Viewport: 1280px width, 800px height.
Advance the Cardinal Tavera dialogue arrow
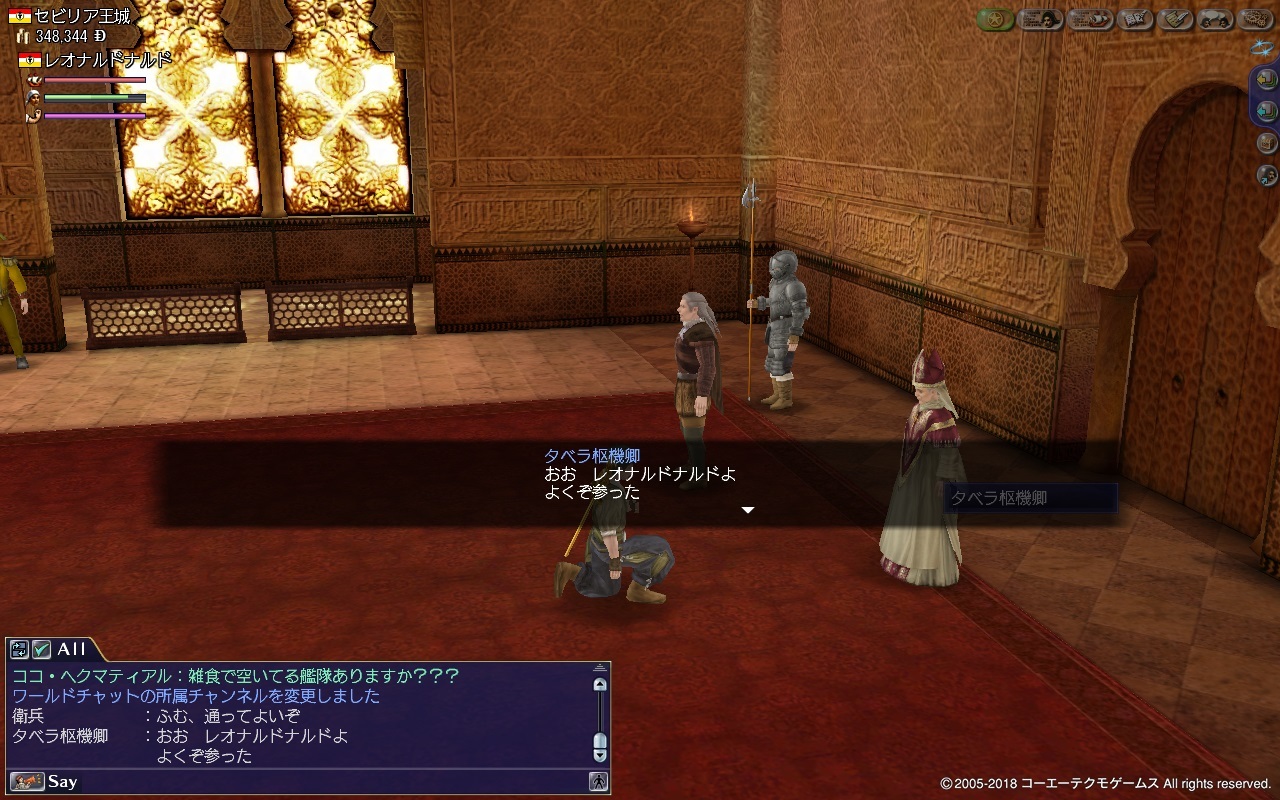pyautogui.click(x=747, y=510)
